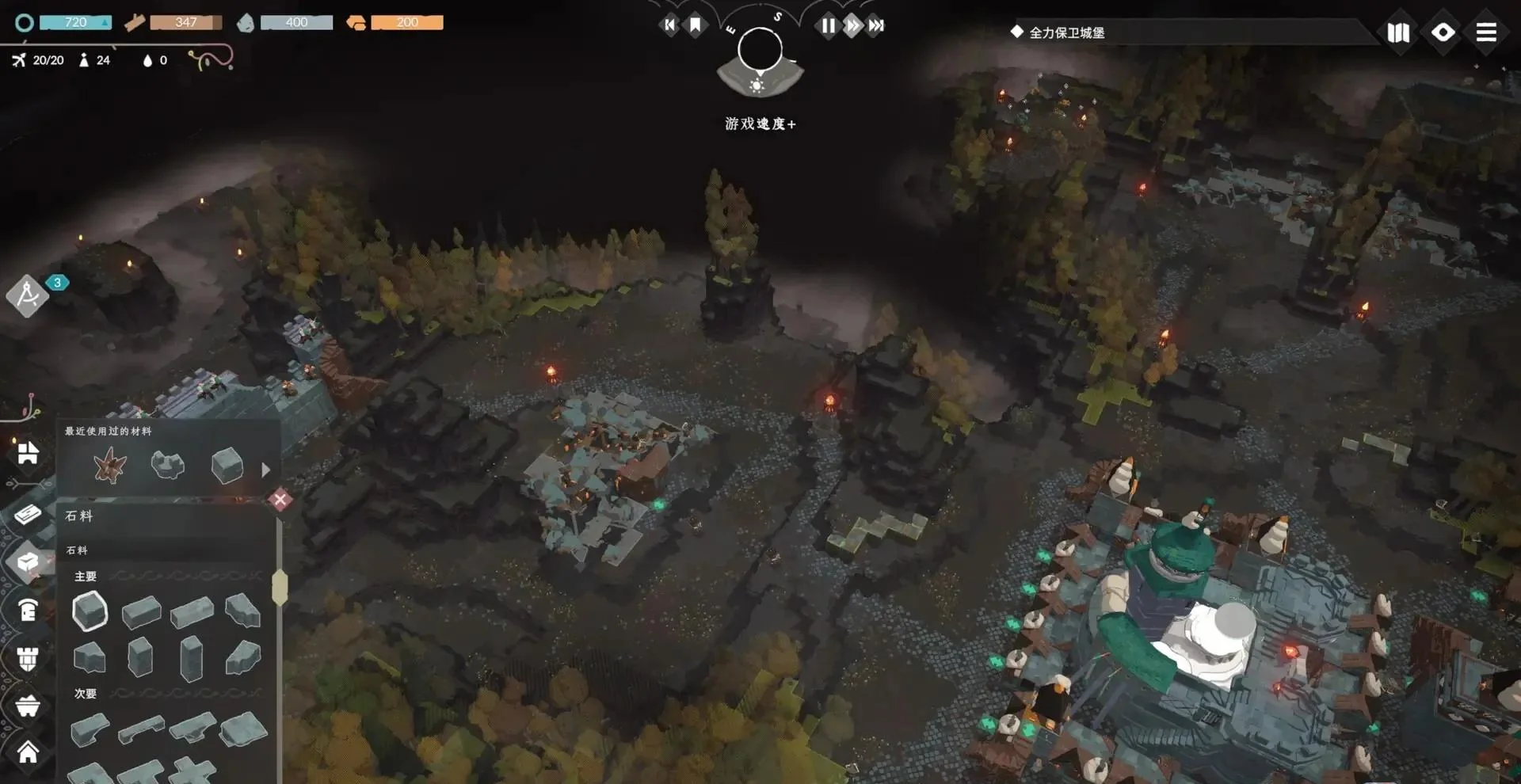Click the bookmark icon near the compass dial

694,25
